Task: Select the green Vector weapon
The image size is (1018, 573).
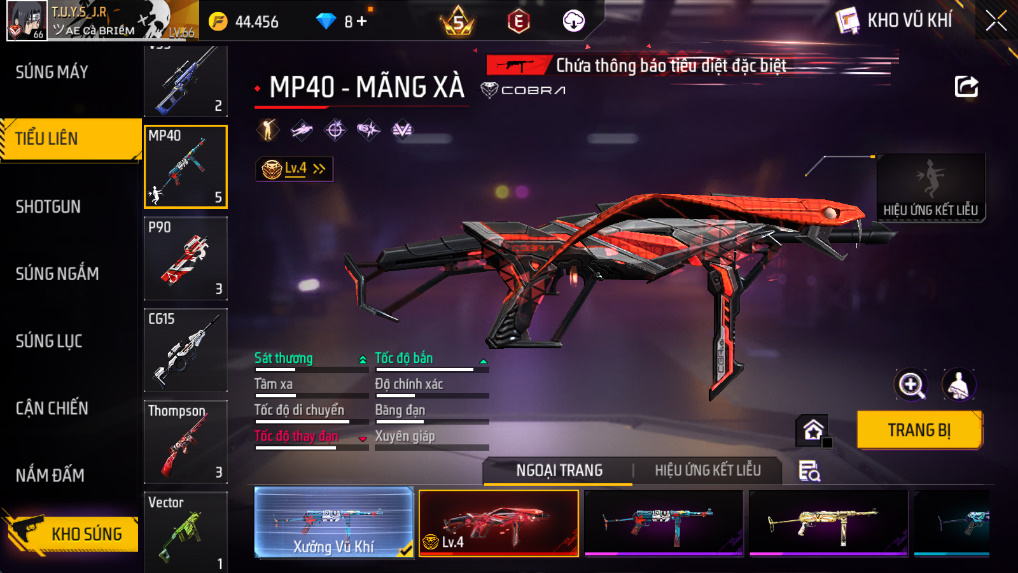Action: tap(186, 531)
